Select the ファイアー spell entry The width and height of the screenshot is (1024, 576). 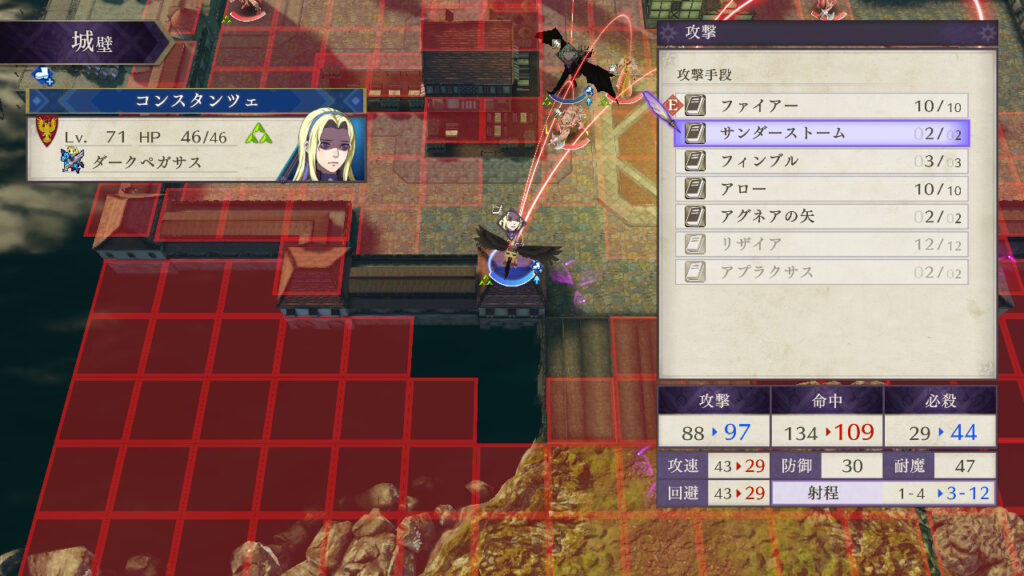(x=822, y=106)
